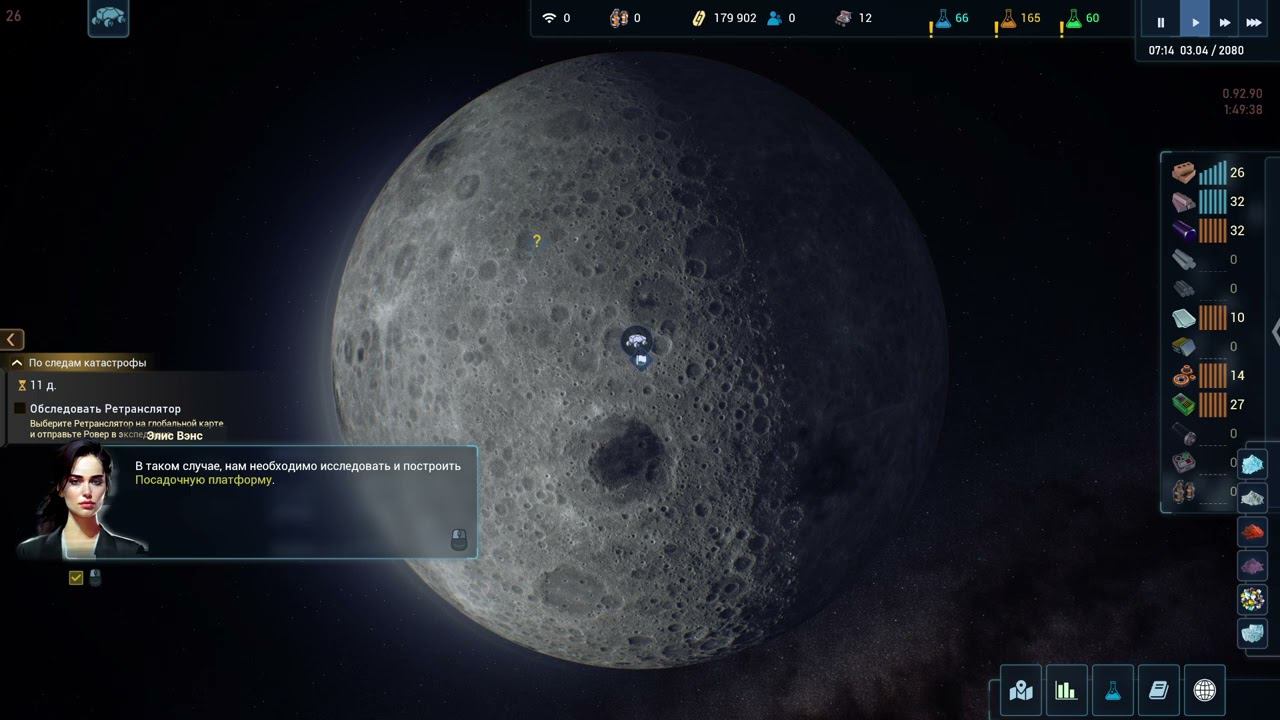
Task: Switch to double fast-forward speed
Action: [1224, 22]
